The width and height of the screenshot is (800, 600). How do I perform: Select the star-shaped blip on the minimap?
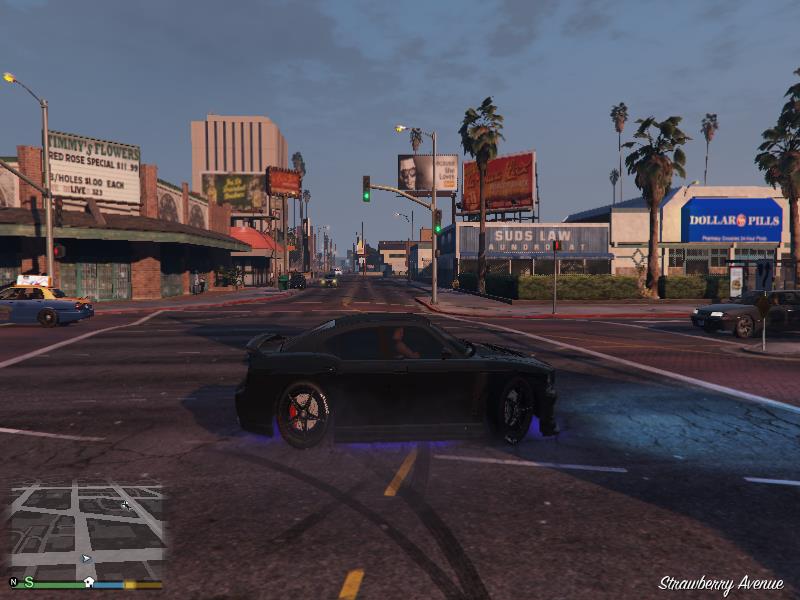(x=125, y=505)
